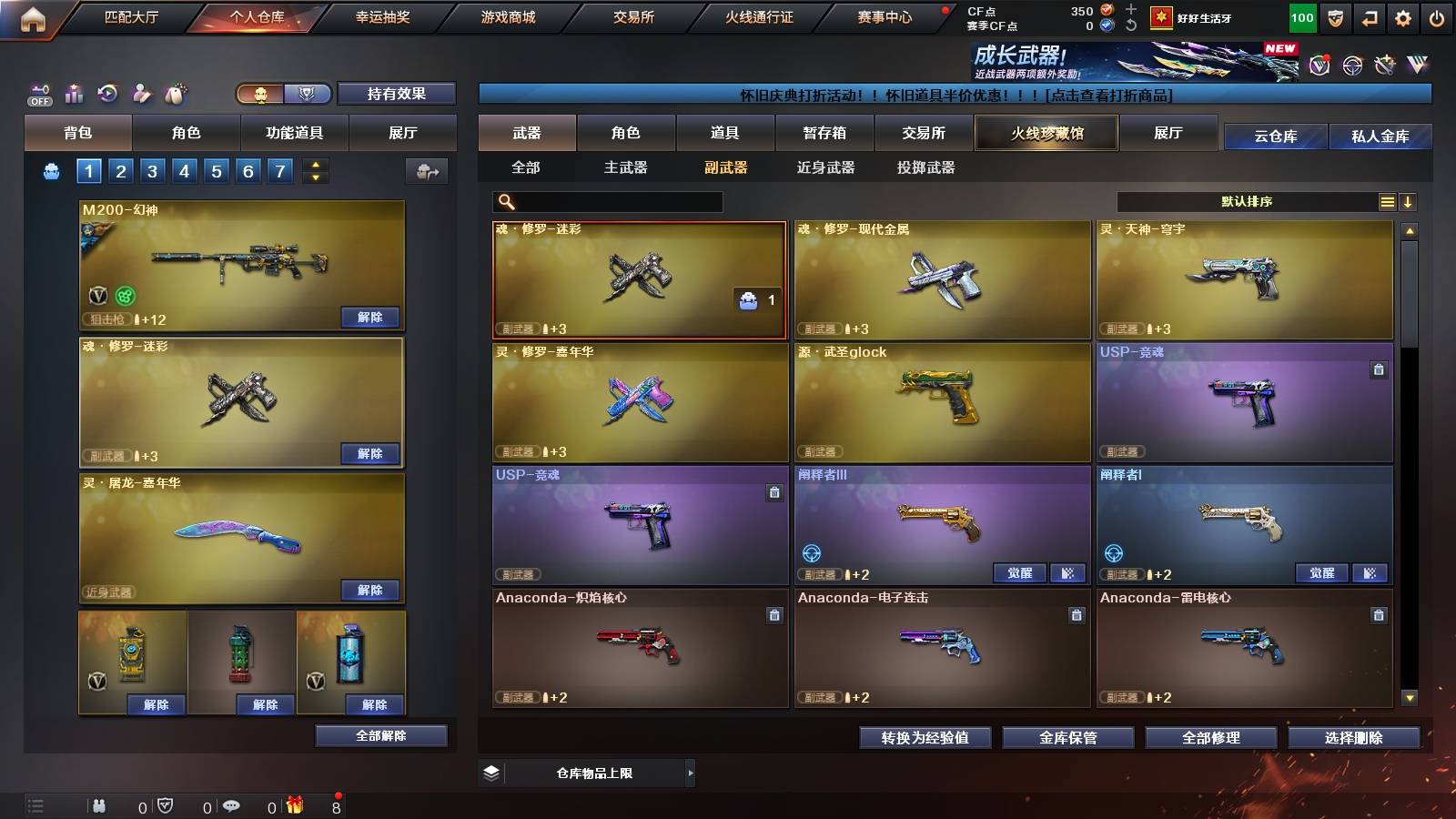Click the backpack transfer icon above the item list

coord(429,171)
